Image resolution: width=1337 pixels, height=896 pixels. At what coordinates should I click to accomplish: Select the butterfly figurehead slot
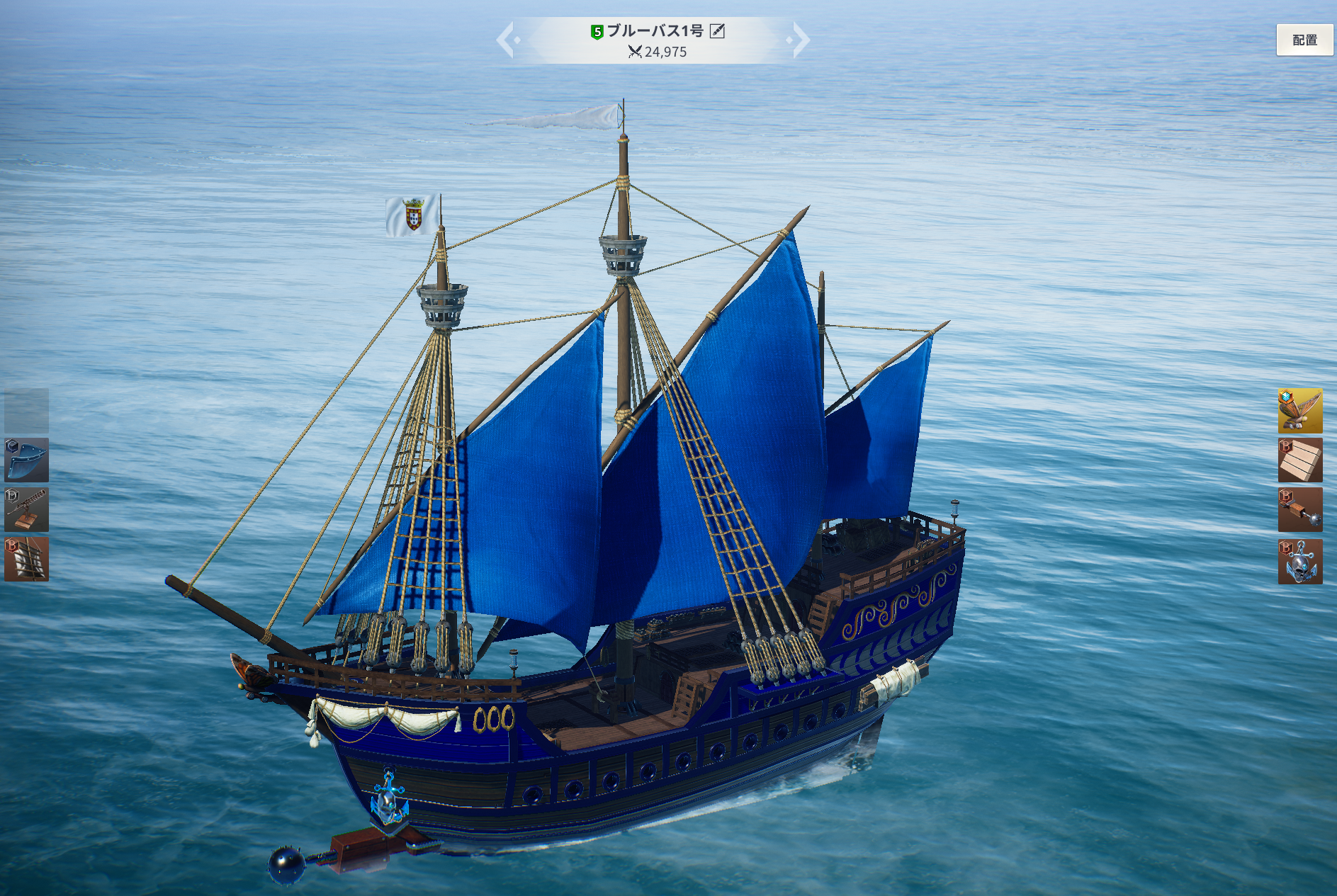(1299, 410)
